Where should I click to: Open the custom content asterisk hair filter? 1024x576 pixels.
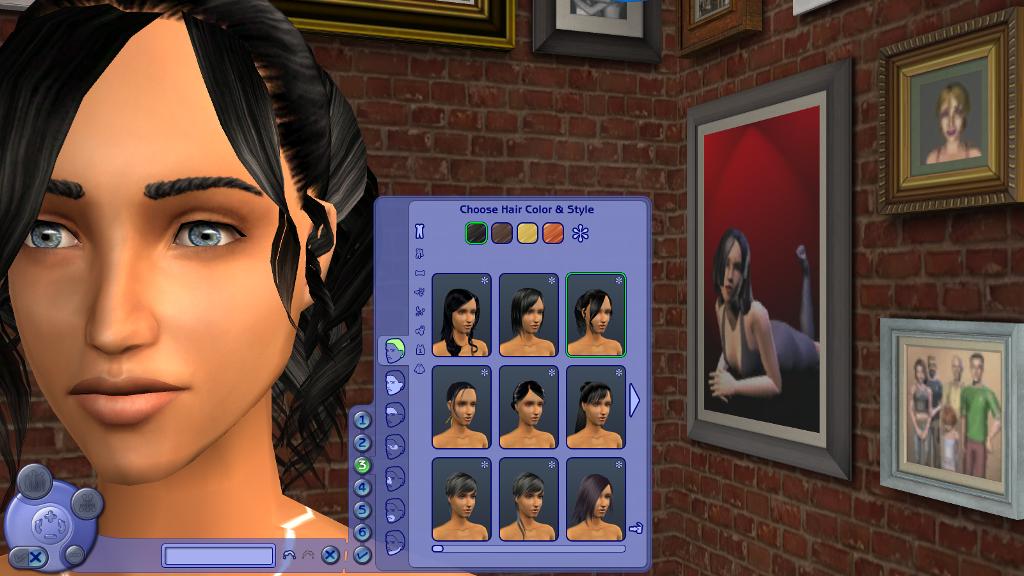[581, 234]
